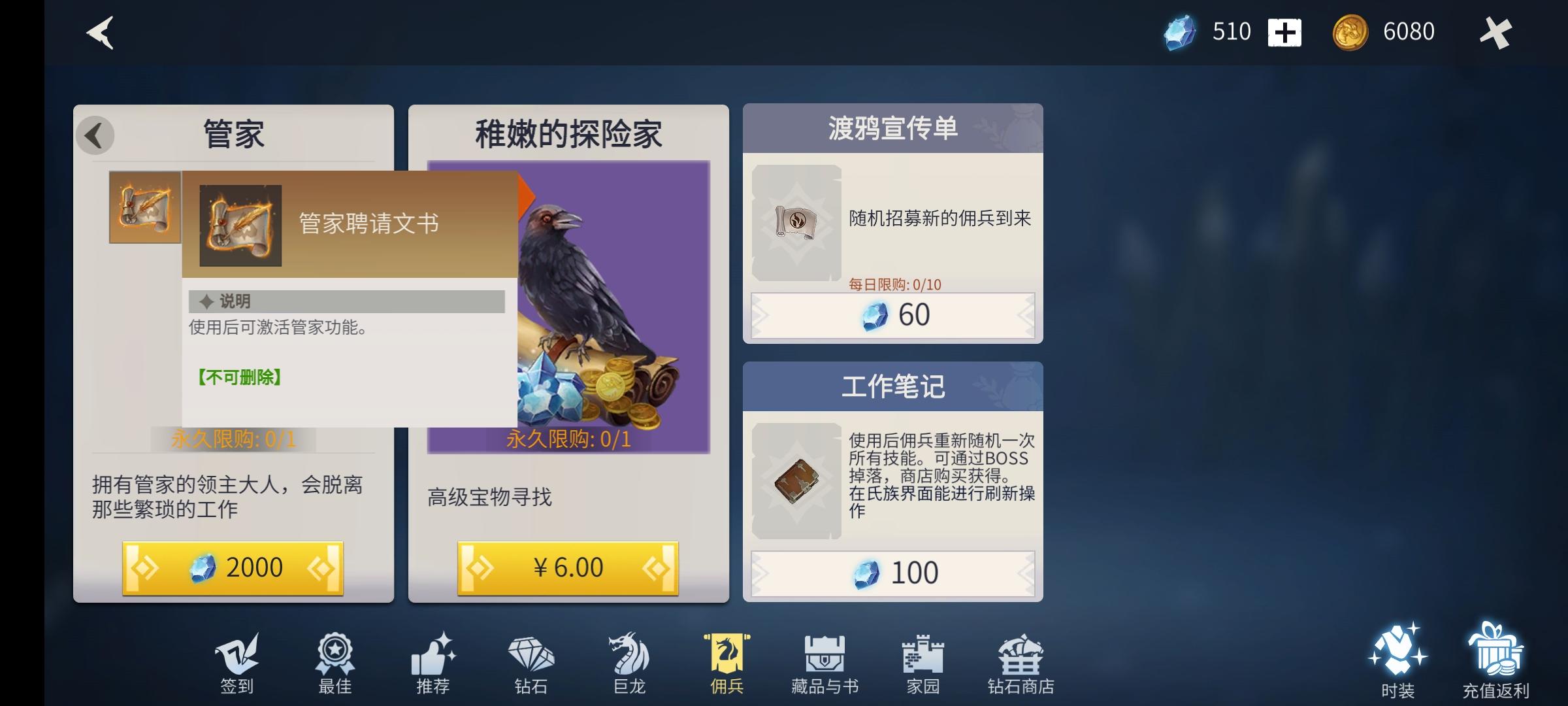The image size is (1568, 706).
Task: Buy 管家 for 2000 diamonds
Action: 233,567
